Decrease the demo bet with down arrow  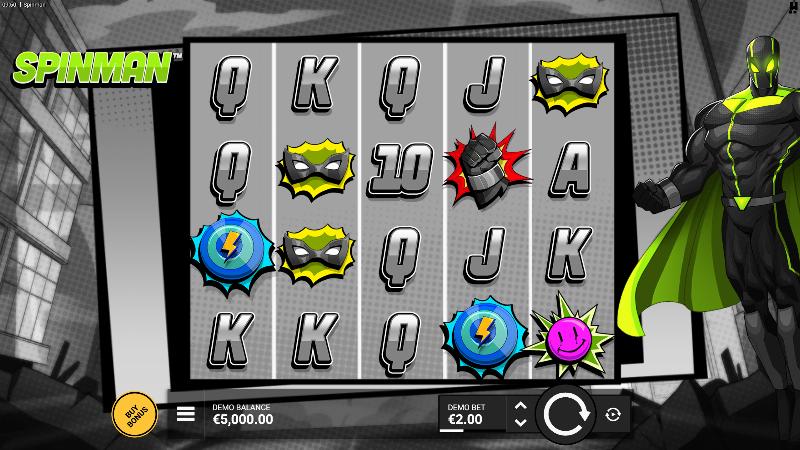click(x=519, y=422)
